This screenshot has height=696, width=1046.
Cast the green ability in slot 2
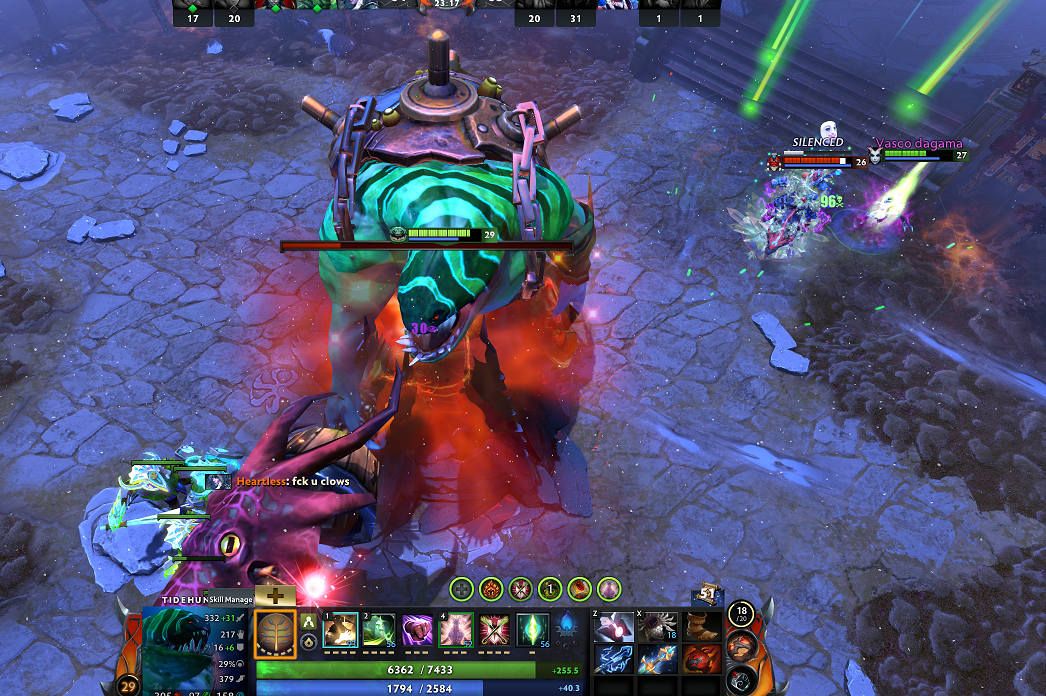(x=379, y=631)
